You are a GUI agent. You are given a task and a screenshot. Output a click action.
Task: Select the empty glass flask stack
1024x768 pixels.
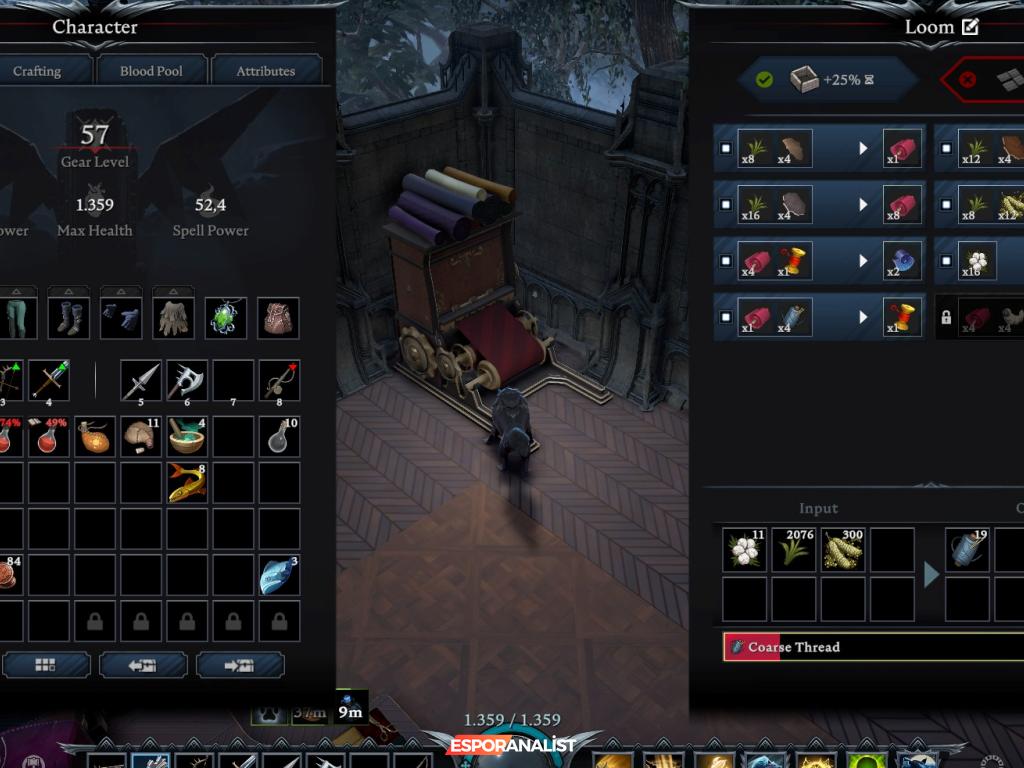[279, 436]
